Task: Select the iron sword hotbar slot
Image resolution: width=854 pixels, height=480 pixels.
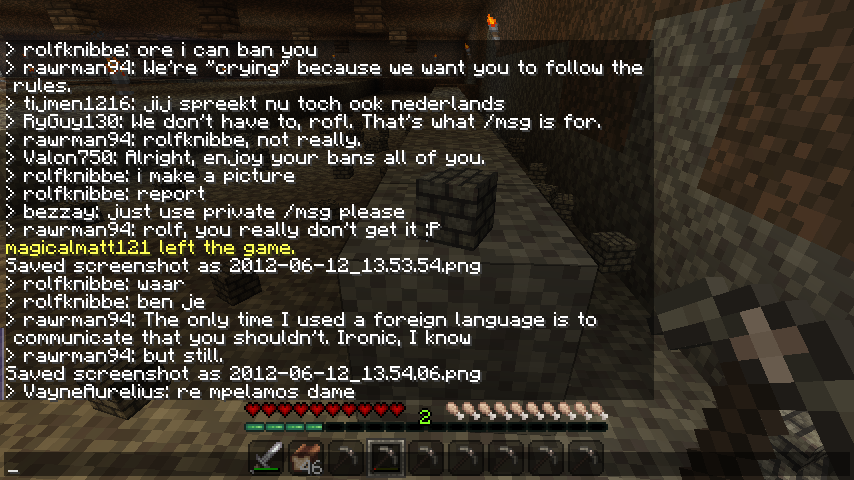Action: 266,459
